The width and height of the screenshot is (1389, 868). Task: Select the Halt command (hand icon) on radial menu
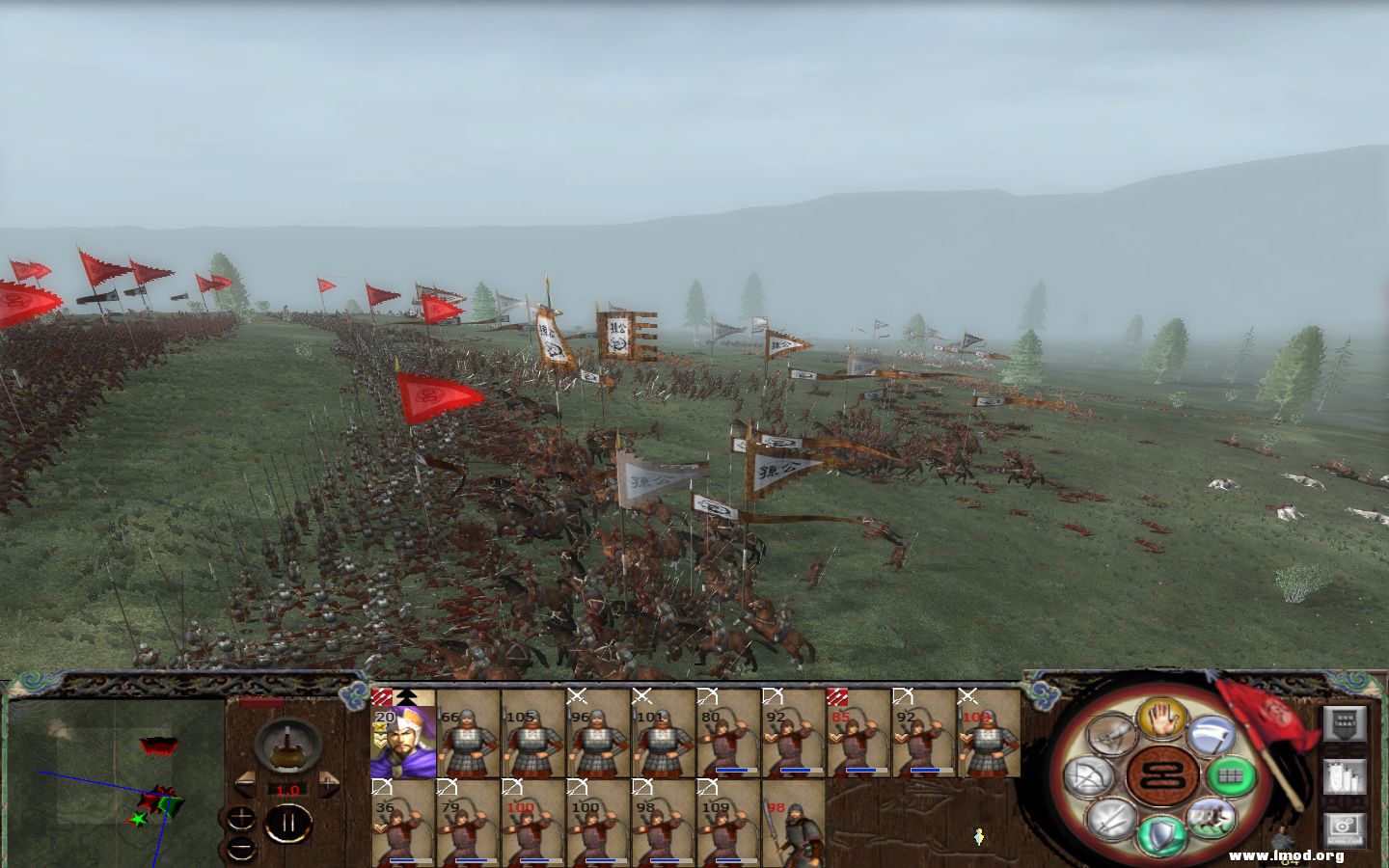pos(1160,721)
